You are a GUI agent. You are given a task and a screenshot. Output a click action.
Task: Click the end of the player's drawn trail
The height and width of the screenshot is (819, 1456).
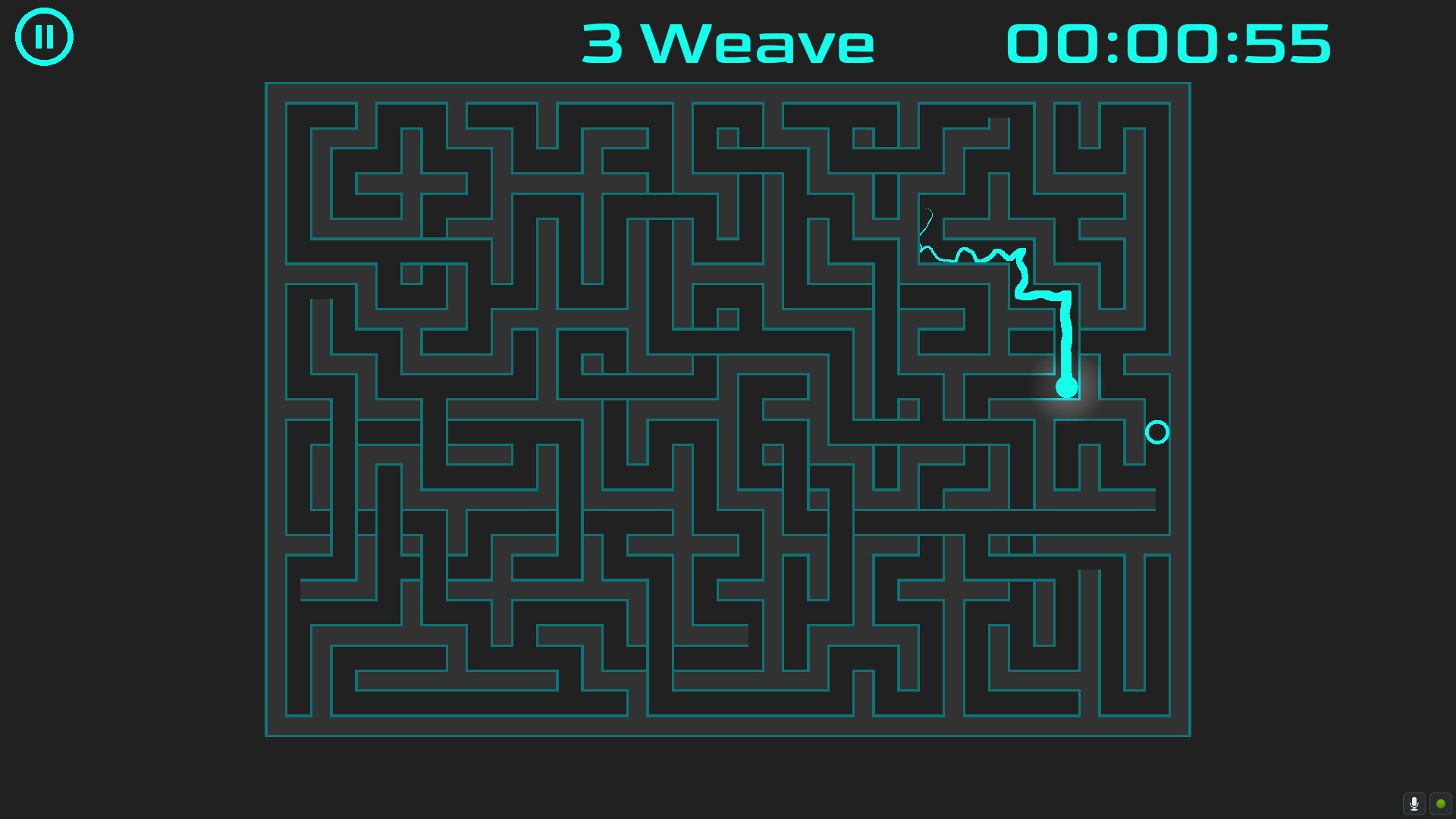(1067, 387)
